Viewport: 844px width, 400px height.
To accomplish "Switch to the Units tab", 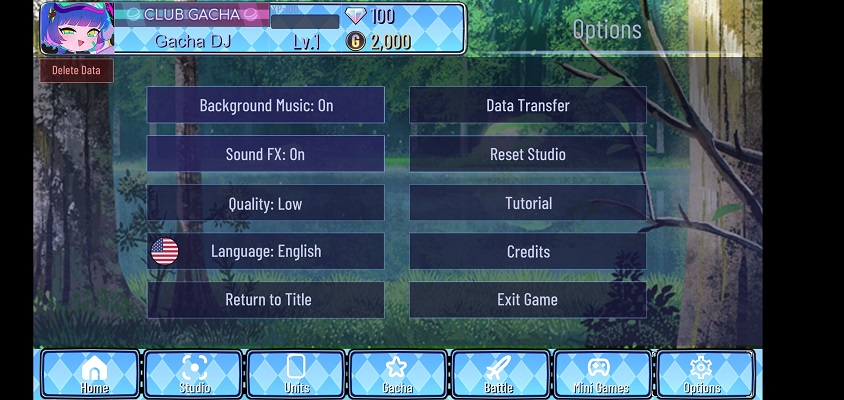I will coord(296,374).
